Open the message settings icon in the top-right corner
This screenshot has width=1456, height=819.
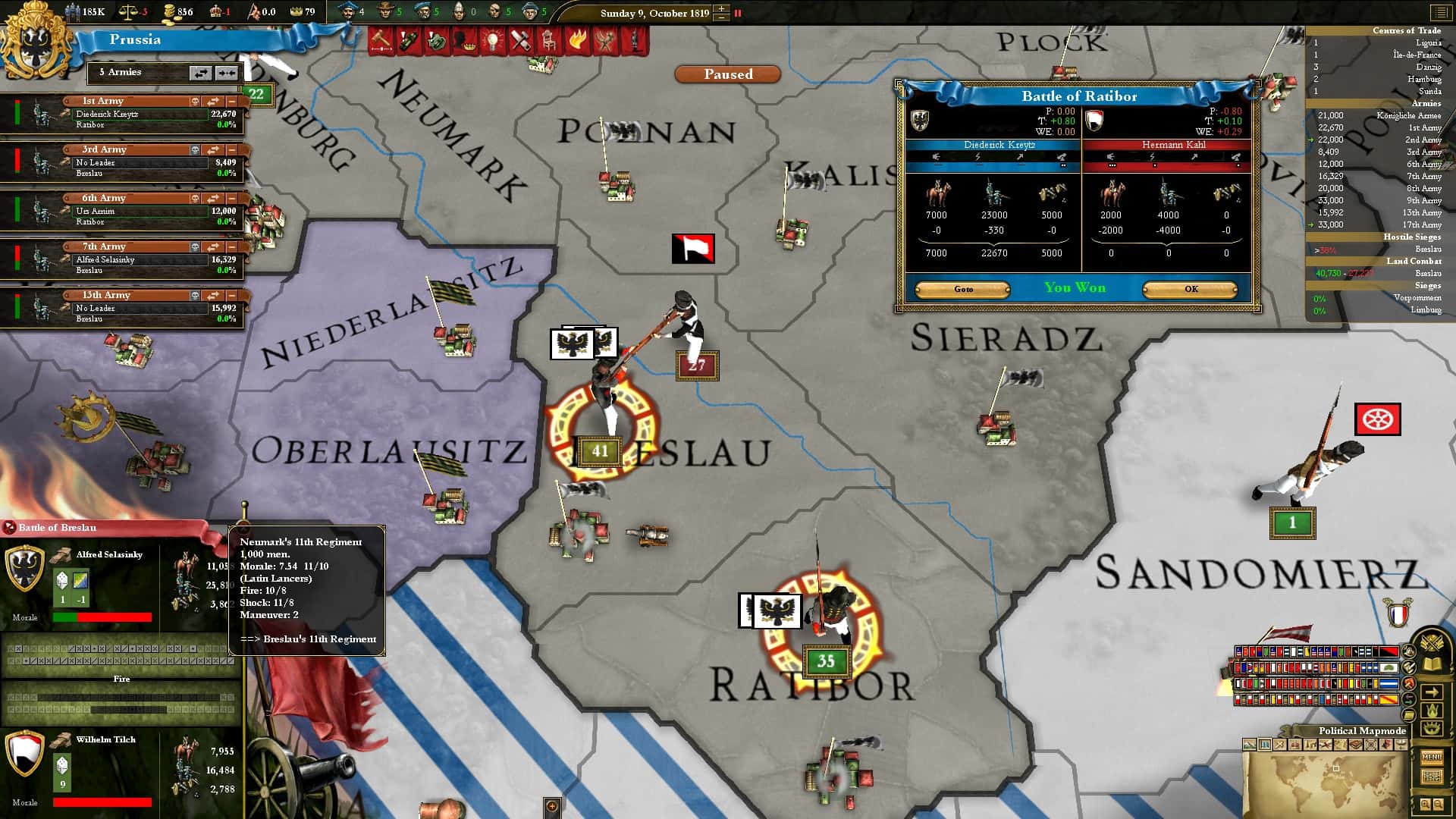(1440, 12)
